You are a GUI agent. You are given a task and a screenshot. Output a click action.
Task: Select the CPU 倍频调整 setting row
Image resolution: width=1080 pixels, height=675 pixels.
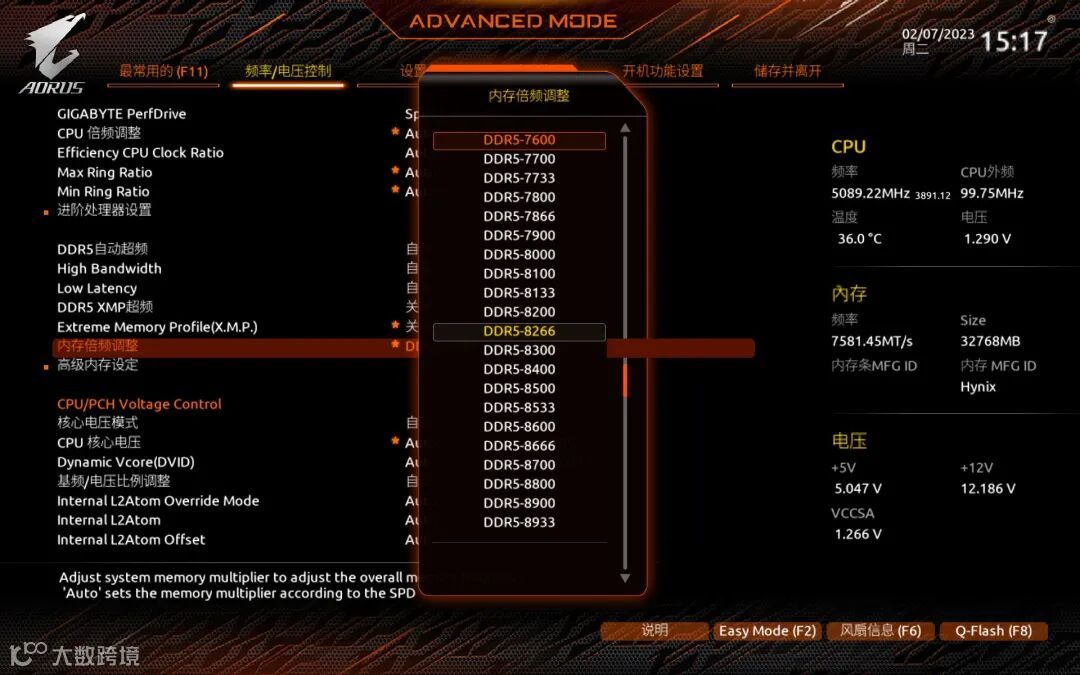pos(99,133)
